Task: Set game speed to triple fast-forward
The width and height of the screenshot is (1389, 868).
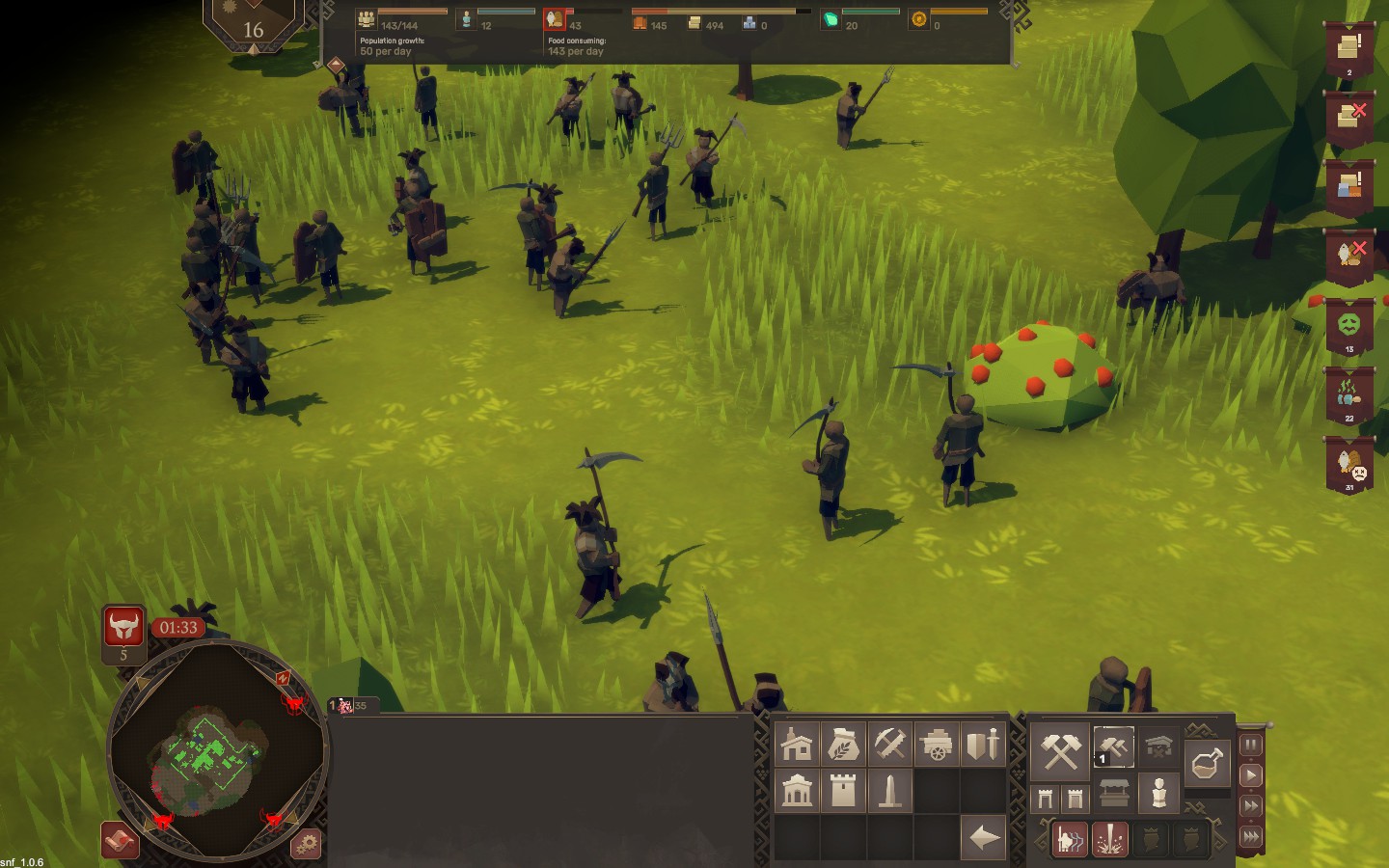Action: [1250, 836]
